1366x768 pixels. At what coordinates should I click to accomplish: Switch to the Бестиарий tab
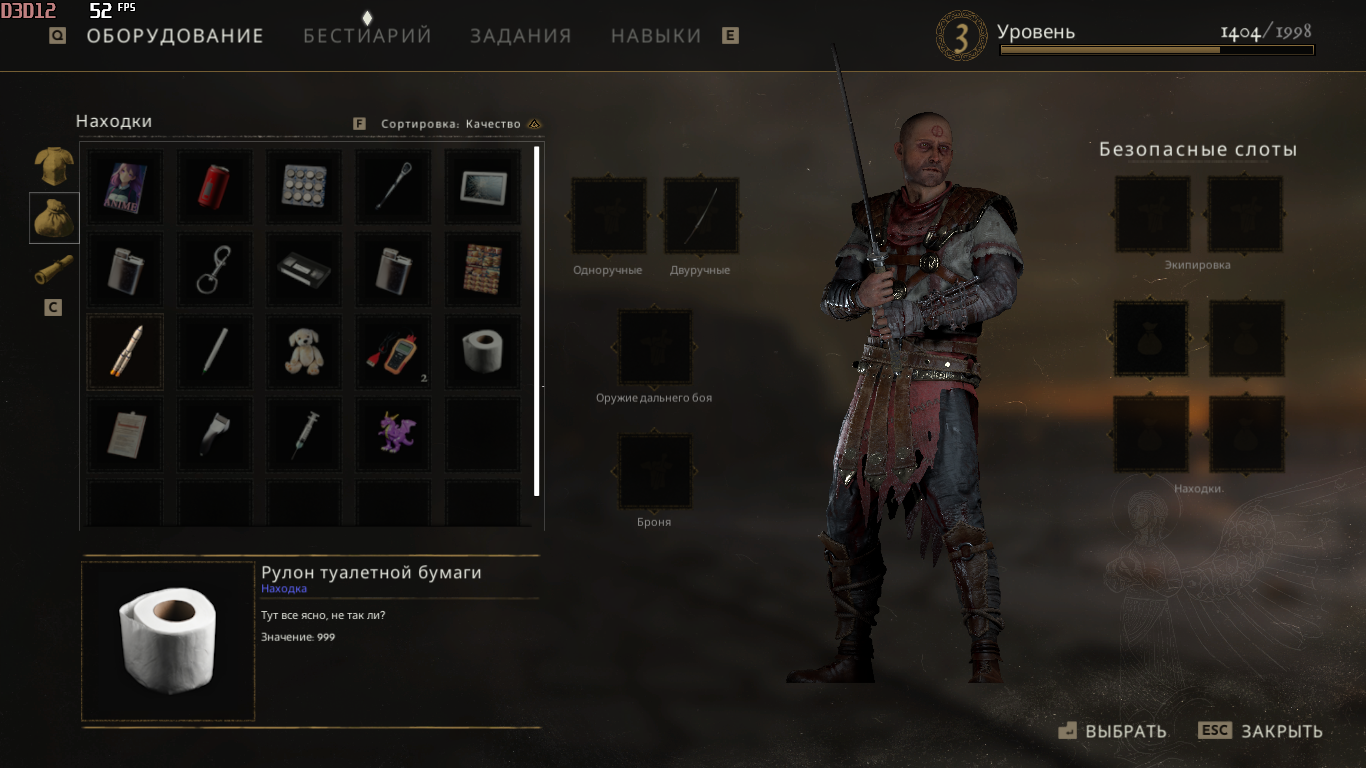pyautogui.click(x=367, y=36)
